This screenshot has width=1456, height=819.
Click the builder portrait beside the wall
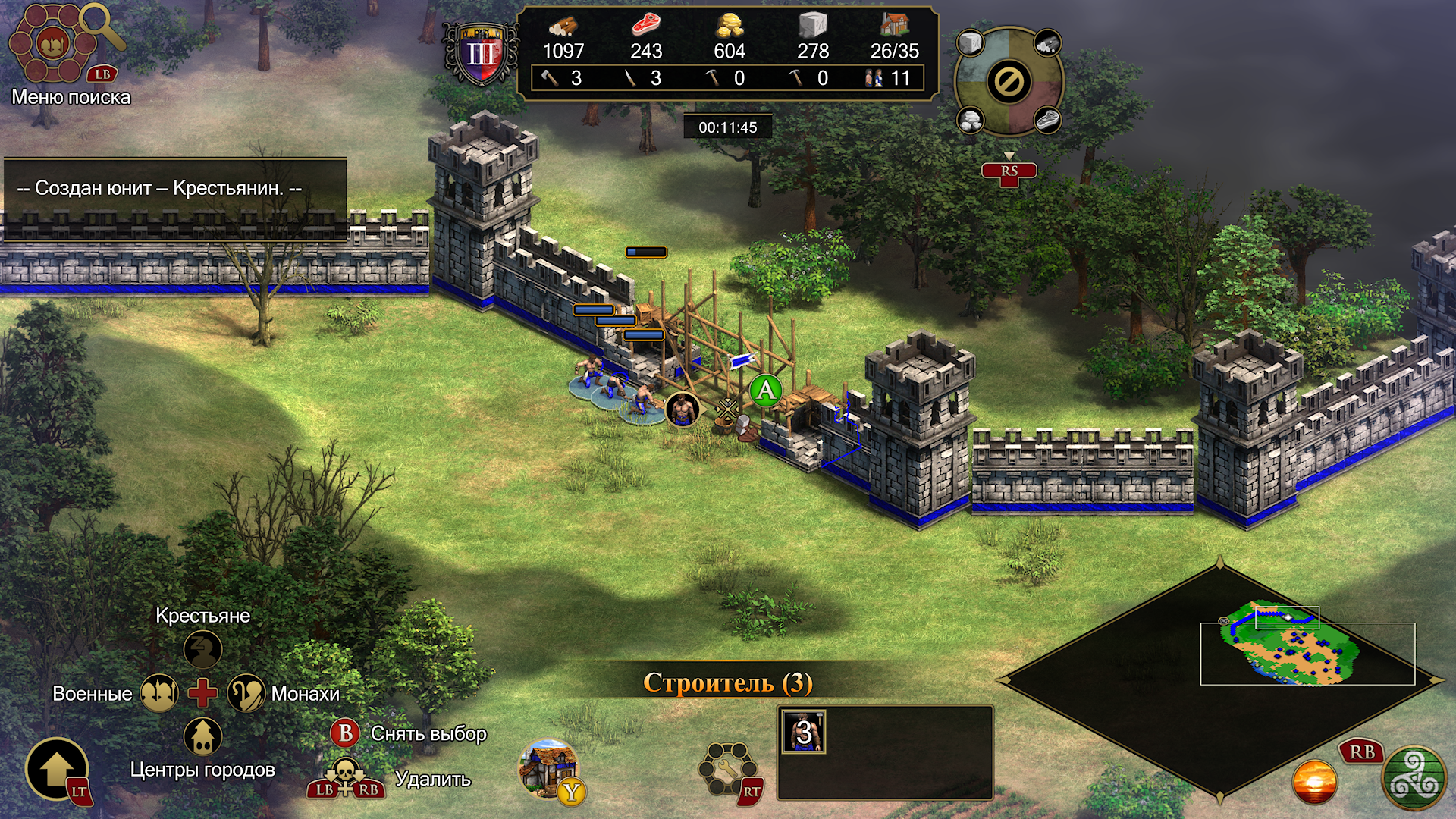tap(682, 409)
